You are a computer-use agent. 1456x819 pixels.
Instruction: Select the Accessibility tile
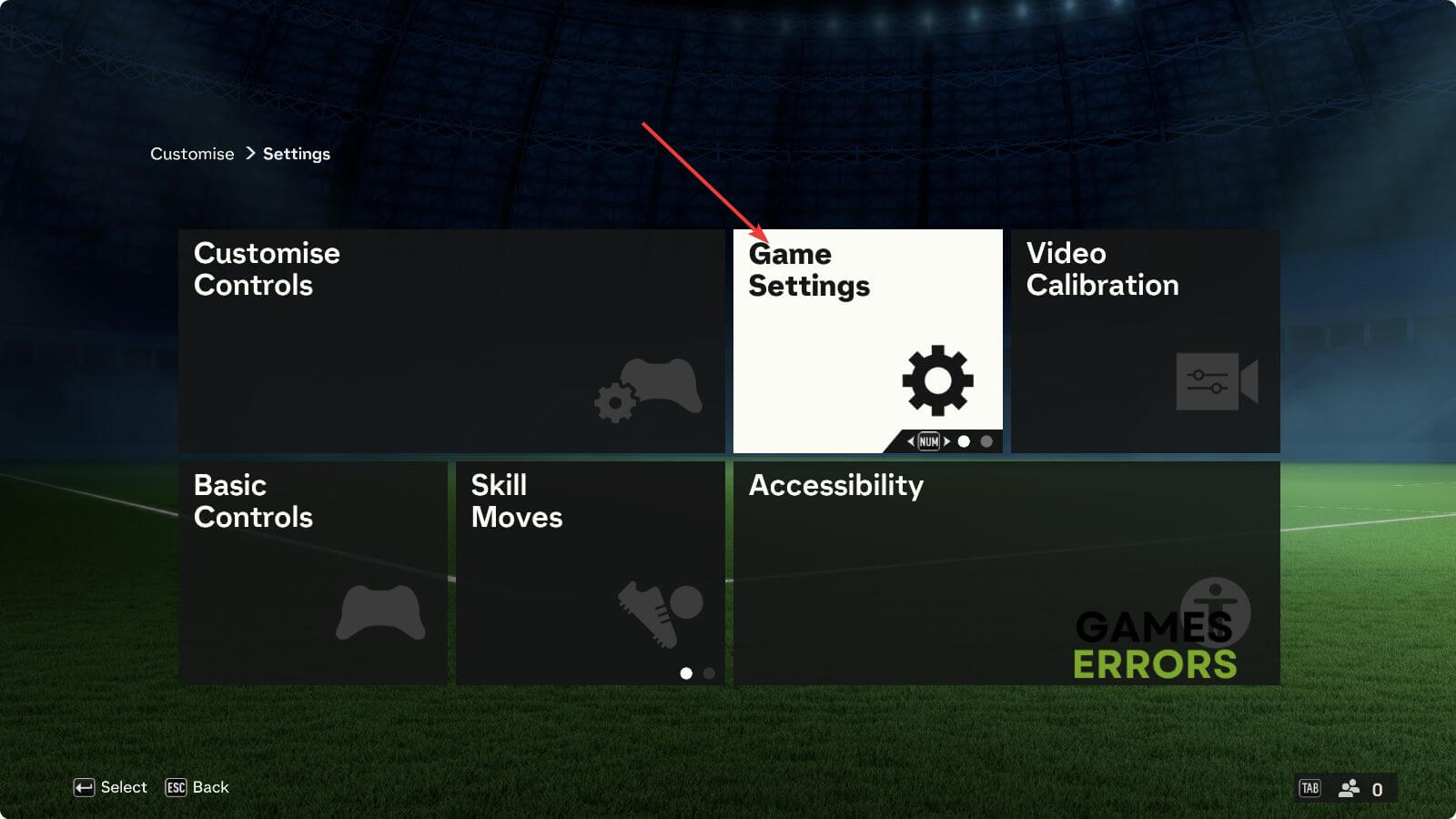1006,572
